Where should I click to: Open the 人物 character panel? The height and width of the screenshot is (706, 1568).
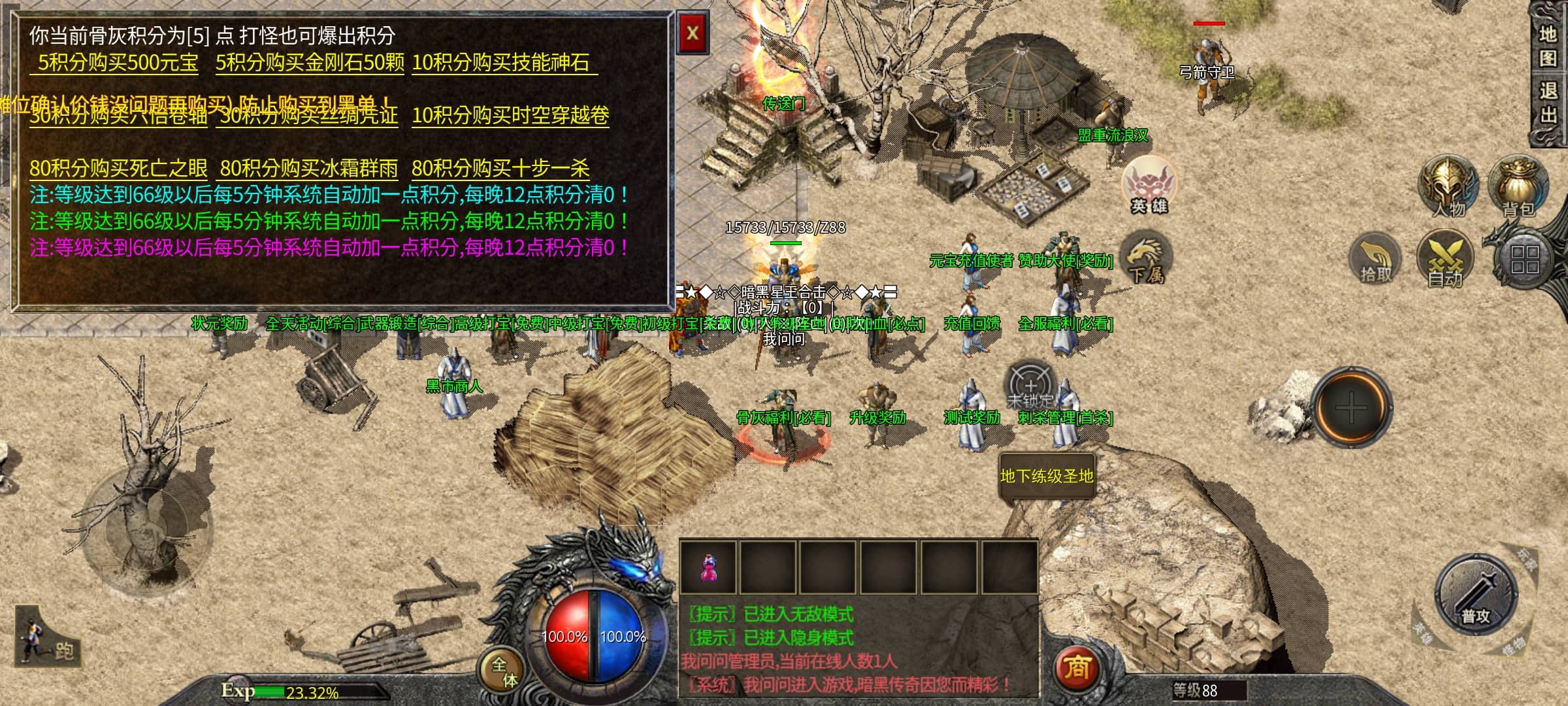[1448, 188]
